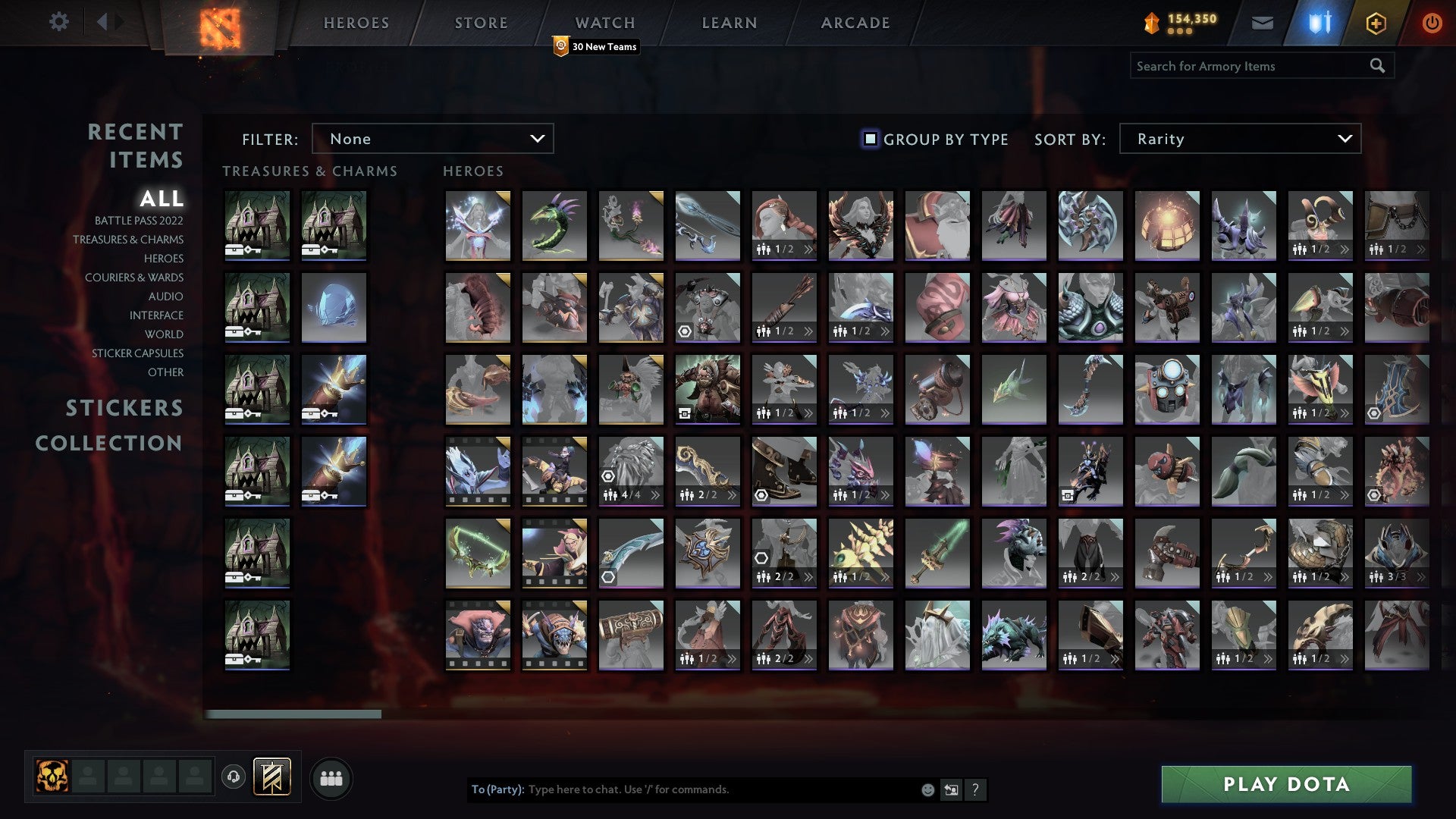Screen dimensions: 1456x819
Task: Open the SORT BY Rarity dropdown
Action: [x=1238, y=139]
